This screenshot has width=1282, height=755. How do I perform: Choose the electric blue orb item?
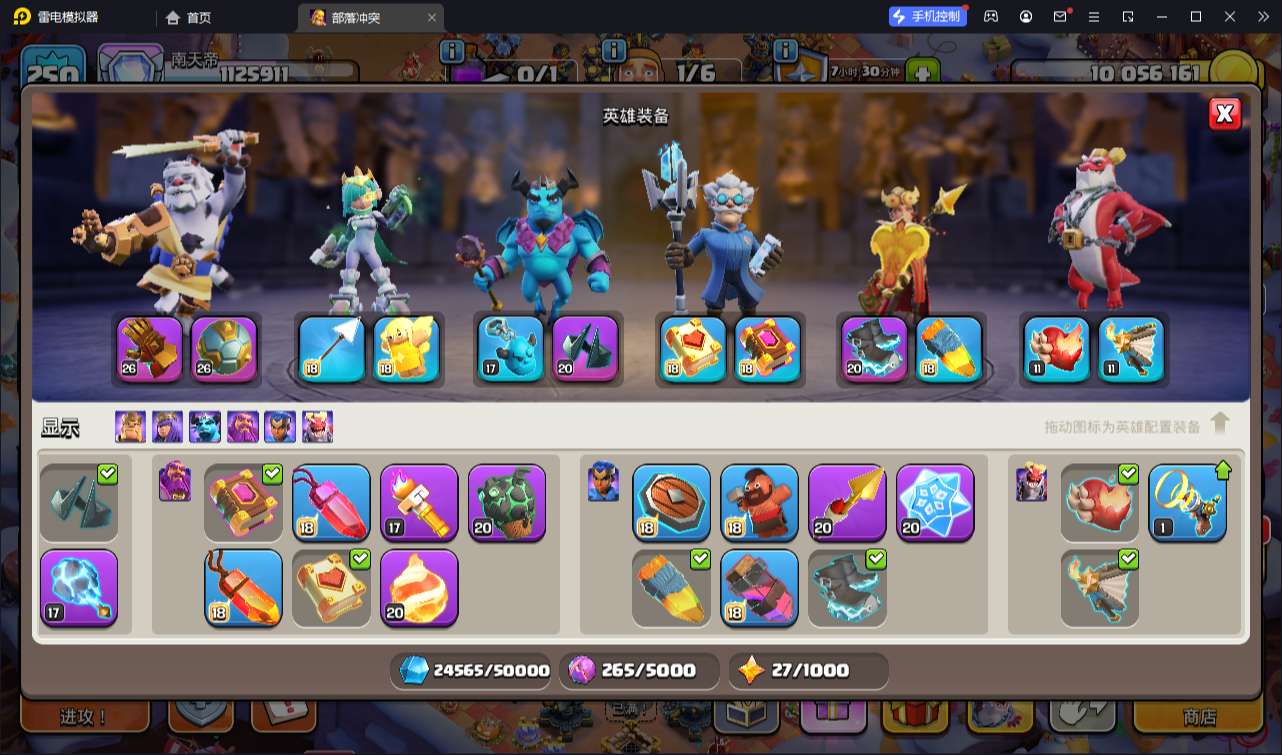[x=79, y=588]
